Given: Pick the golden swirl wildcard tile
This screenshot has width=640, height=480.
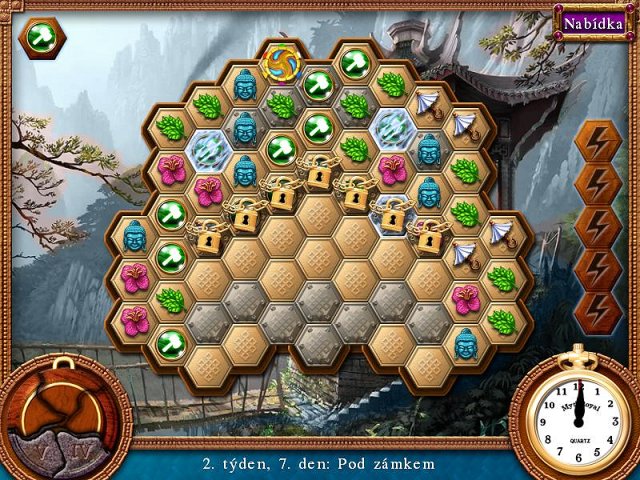Looking at the screenshot, I should click(281, 63).
